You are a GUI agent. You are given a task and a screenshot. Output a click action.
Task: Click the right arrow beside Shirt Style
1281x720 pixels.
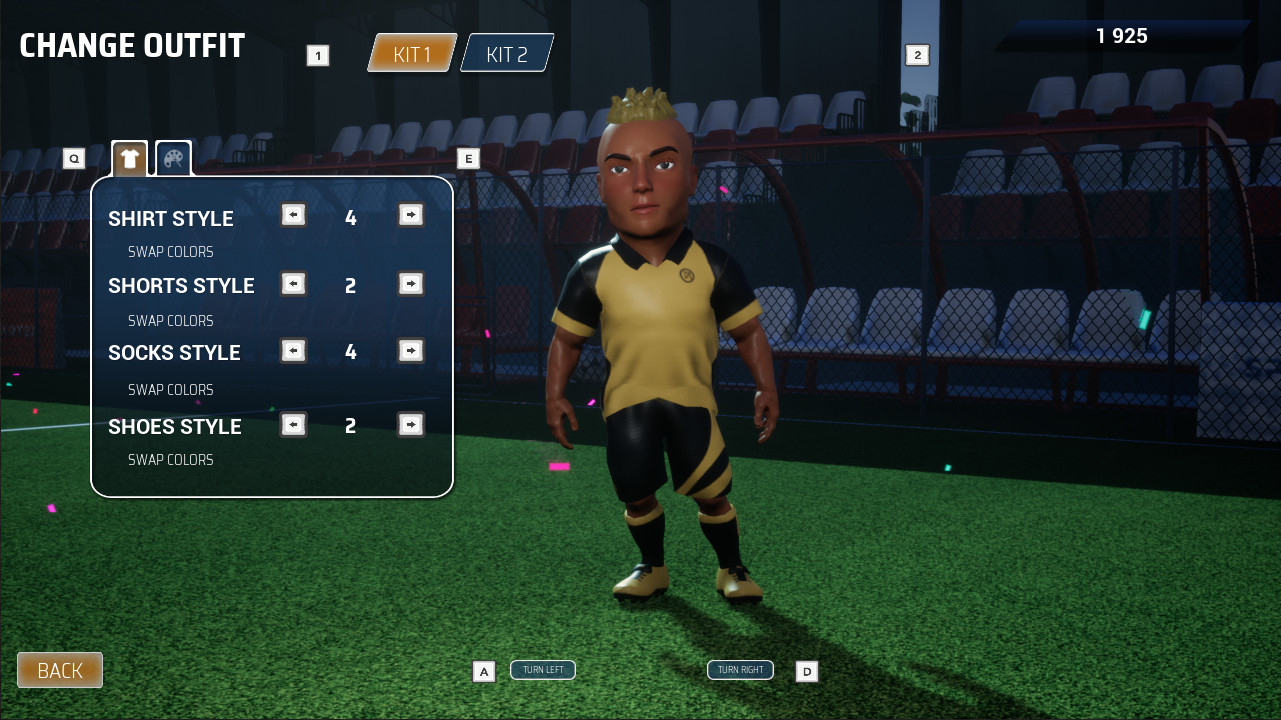pos(410,215)
